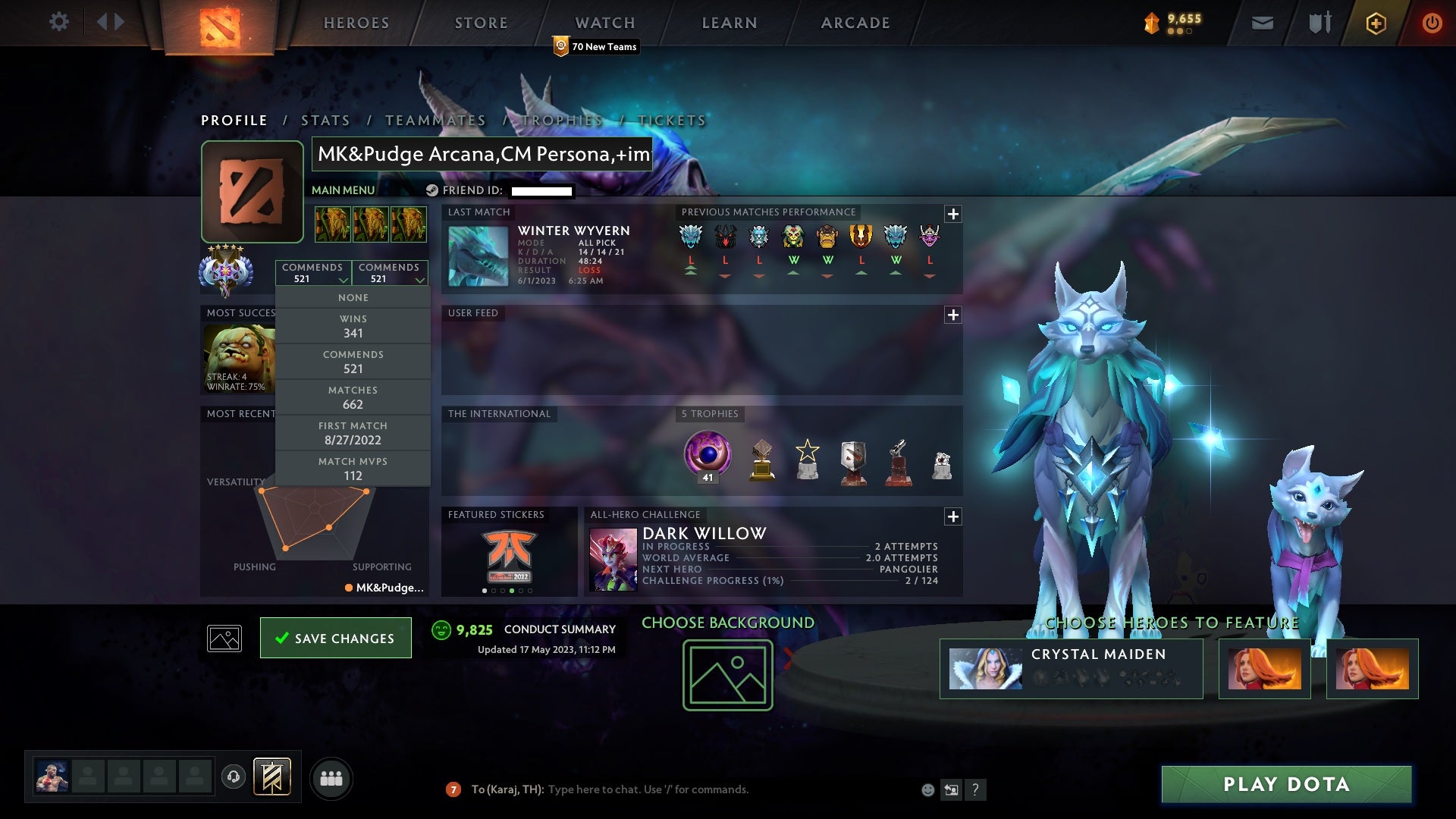
Task: Open the friends list icon in party bar
Action: tap(331, 777)
